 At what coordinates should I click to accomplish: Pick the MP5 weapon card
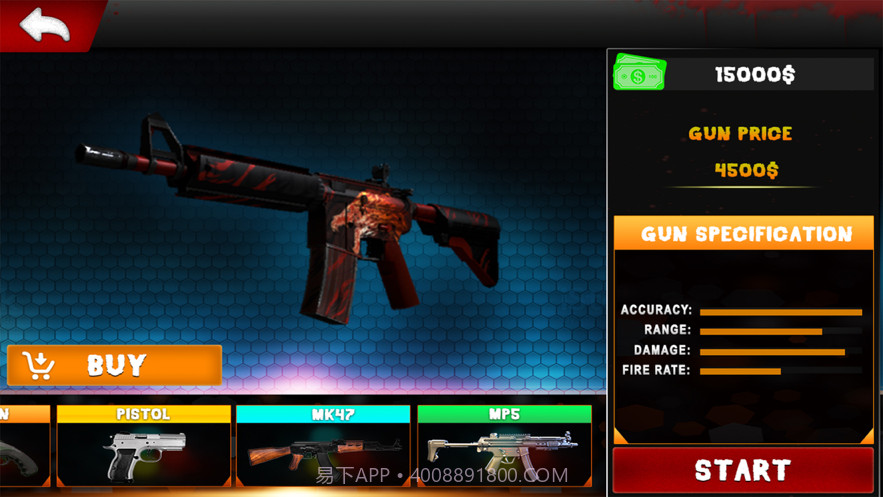pyautogui.click(x=504, y=445)
